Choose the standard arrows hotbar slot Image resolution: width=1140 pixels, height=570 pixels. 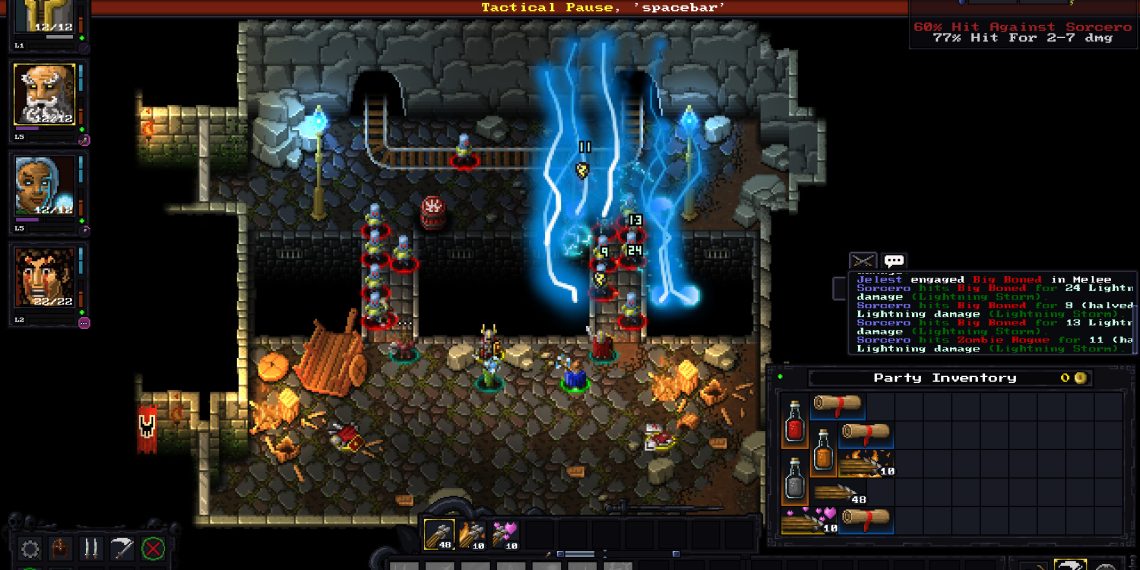coord(439,533)
